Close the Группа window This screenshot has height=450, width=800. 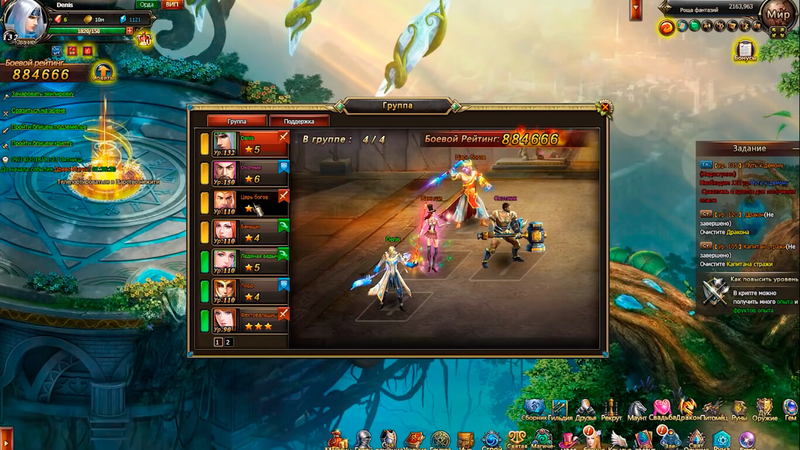pos(604,108)
